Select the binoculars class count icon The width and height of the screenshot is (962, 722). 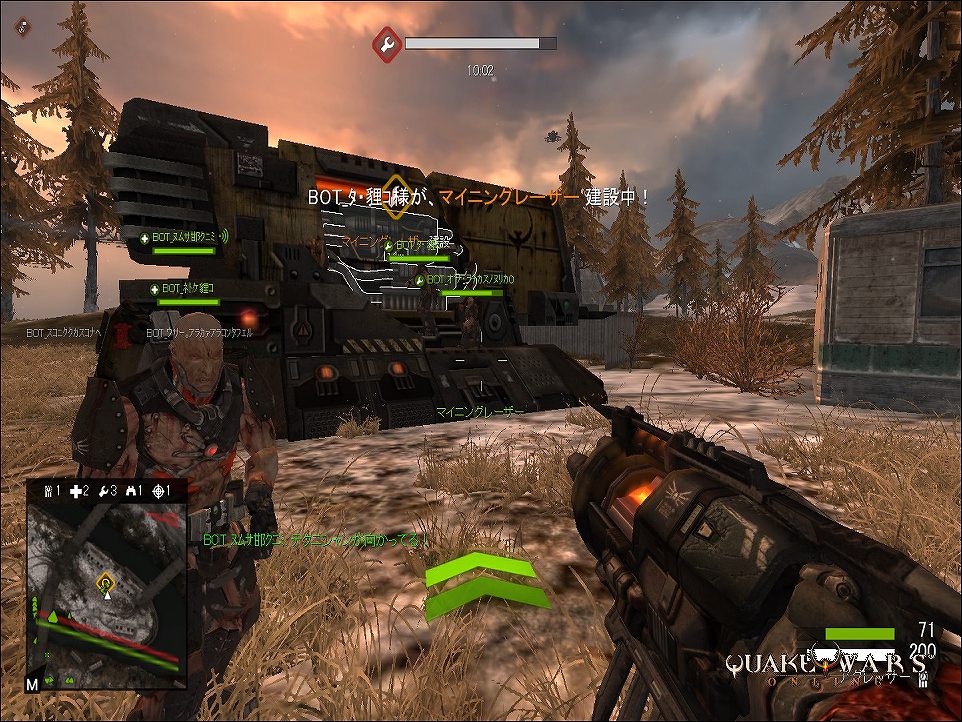click(130, 491)
